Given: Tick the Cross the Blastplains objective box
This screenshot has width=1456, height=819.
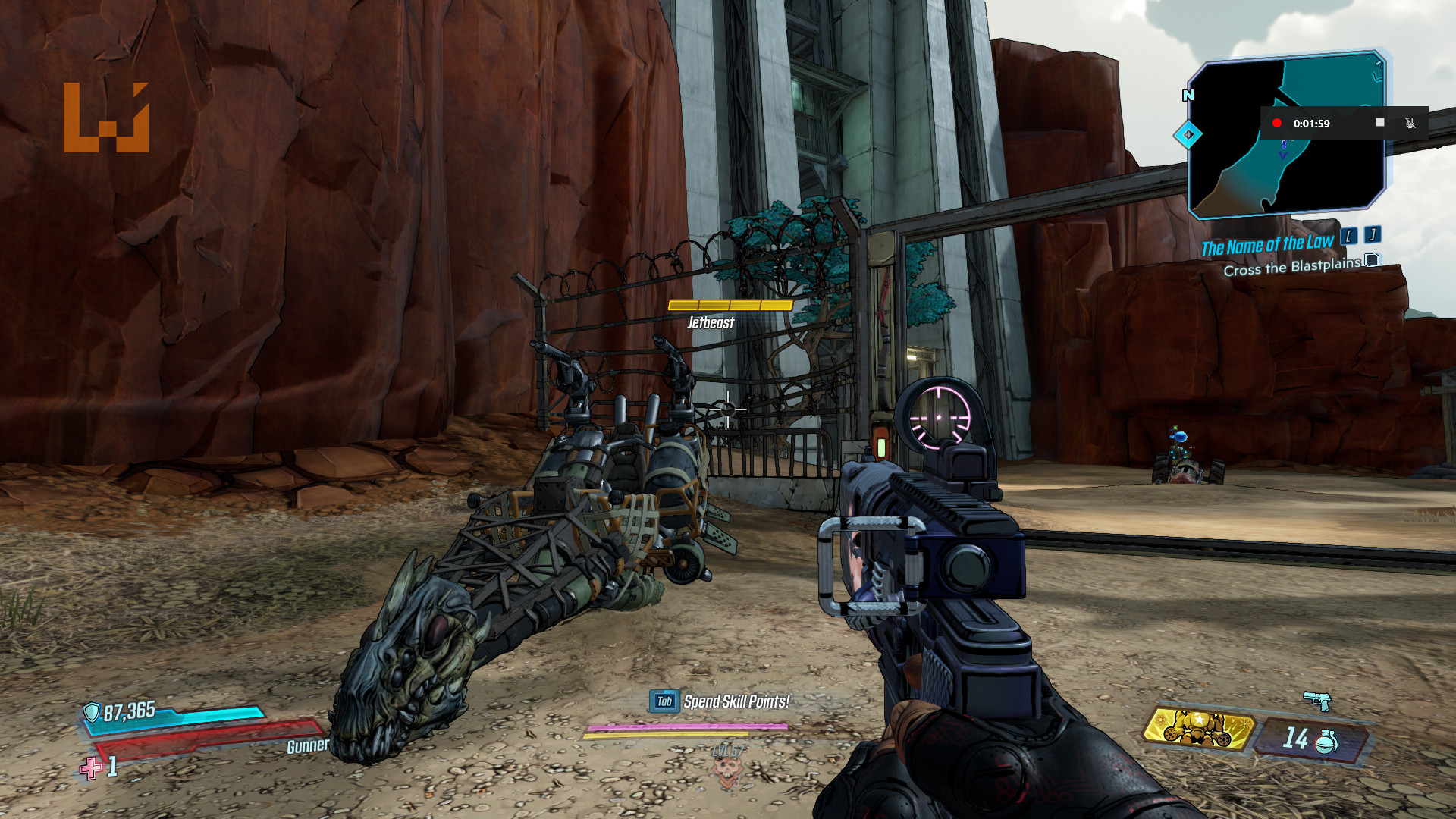Looking at the screenshot, I should pos(1372,261).
